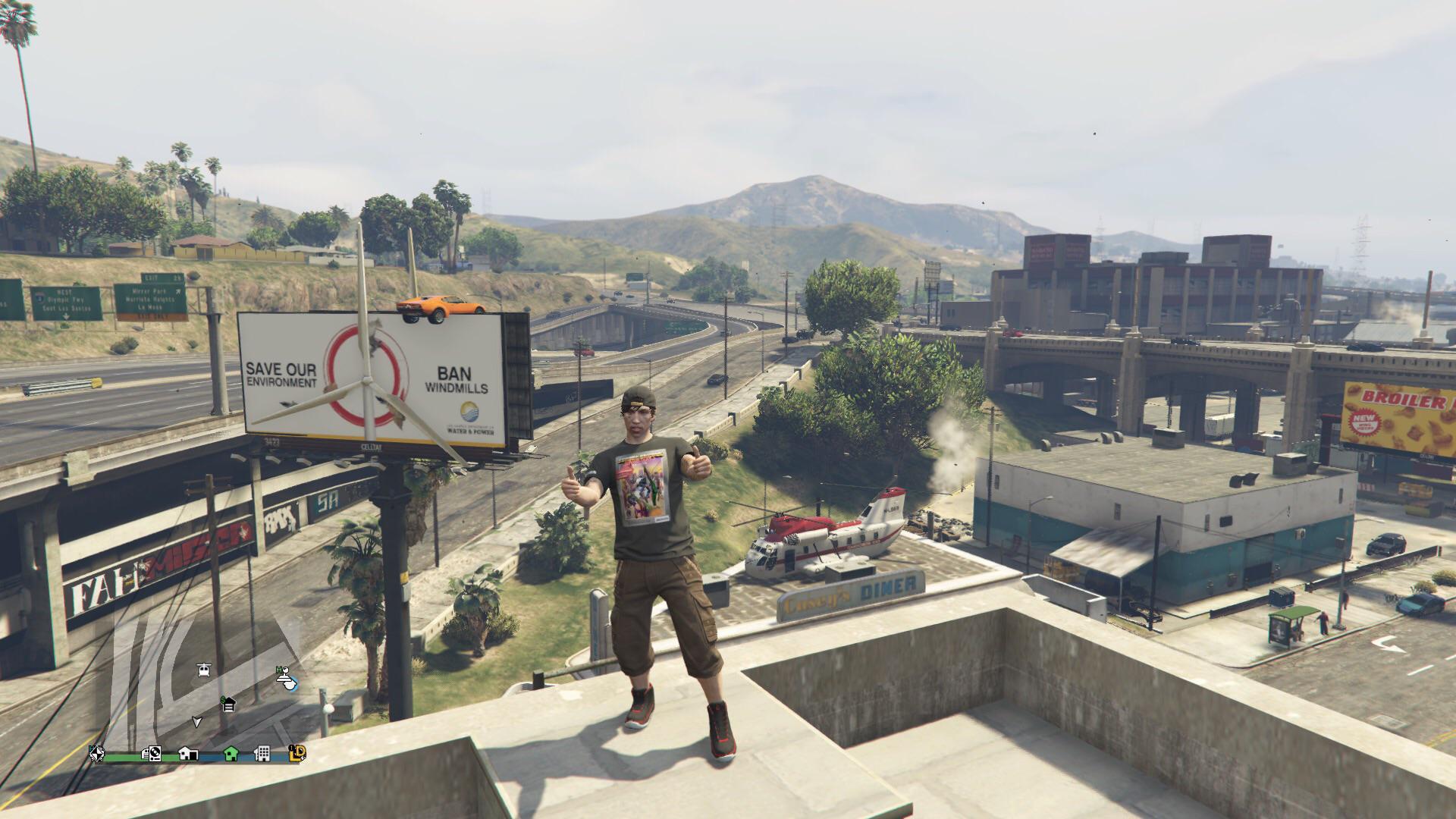
Task: Click the green house blip on minimap
Action: pyautogui.click(x=231, y=754)
